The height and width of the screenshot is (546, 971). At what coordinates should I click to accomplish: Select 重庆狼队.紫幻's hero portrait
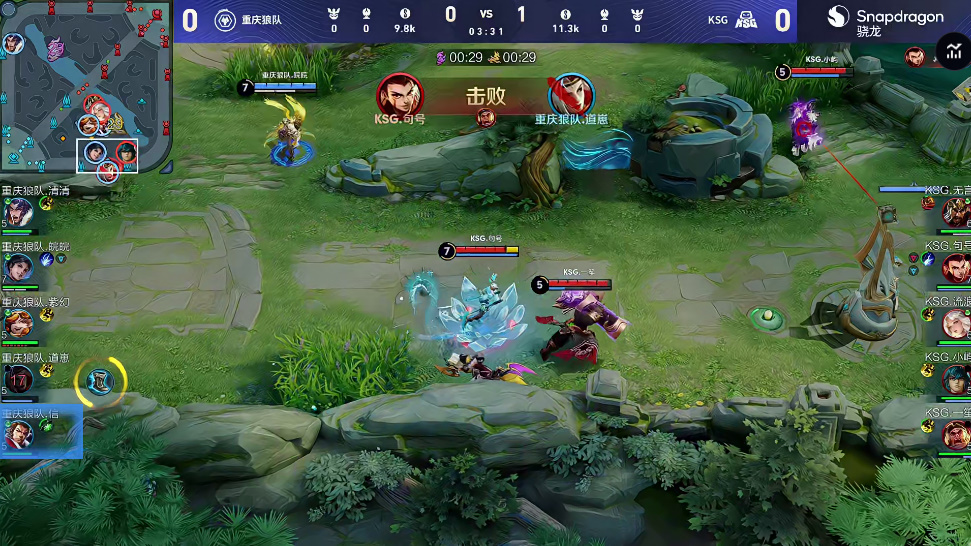click(x=17, y=323)
